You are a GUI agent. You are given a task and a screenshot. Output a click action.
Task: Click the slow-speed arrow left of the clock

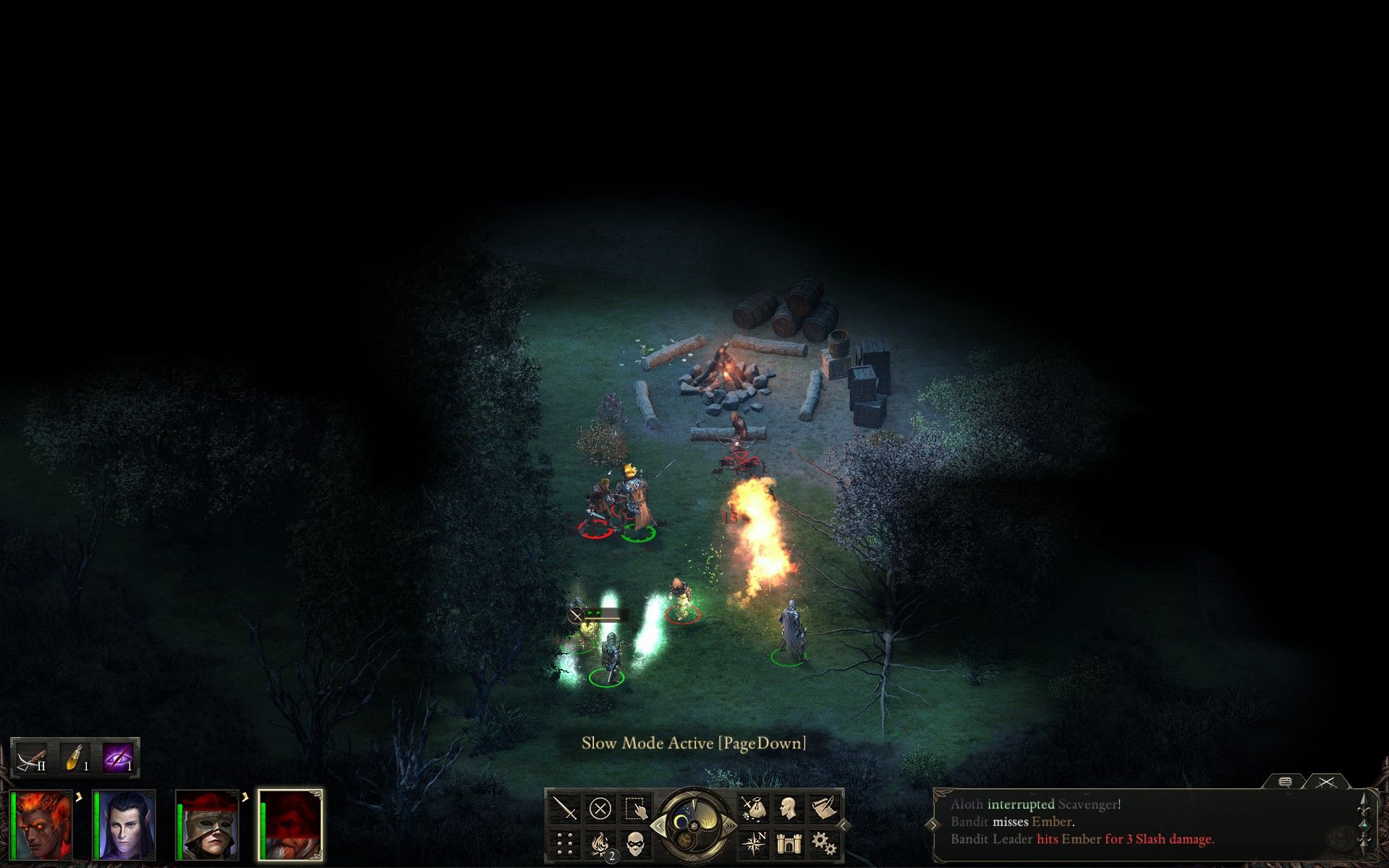pyautogui.click(x=657, y=825)
